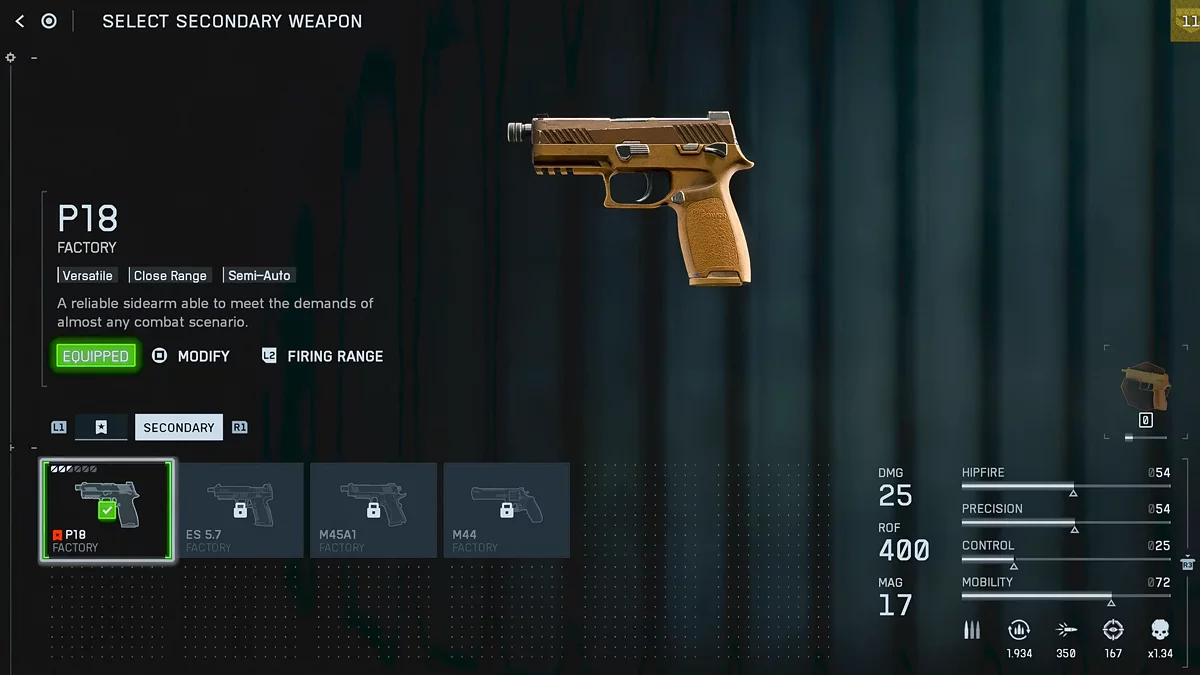
Task: Click the small pistol preview thumbnail
Action: [1145, 387]
